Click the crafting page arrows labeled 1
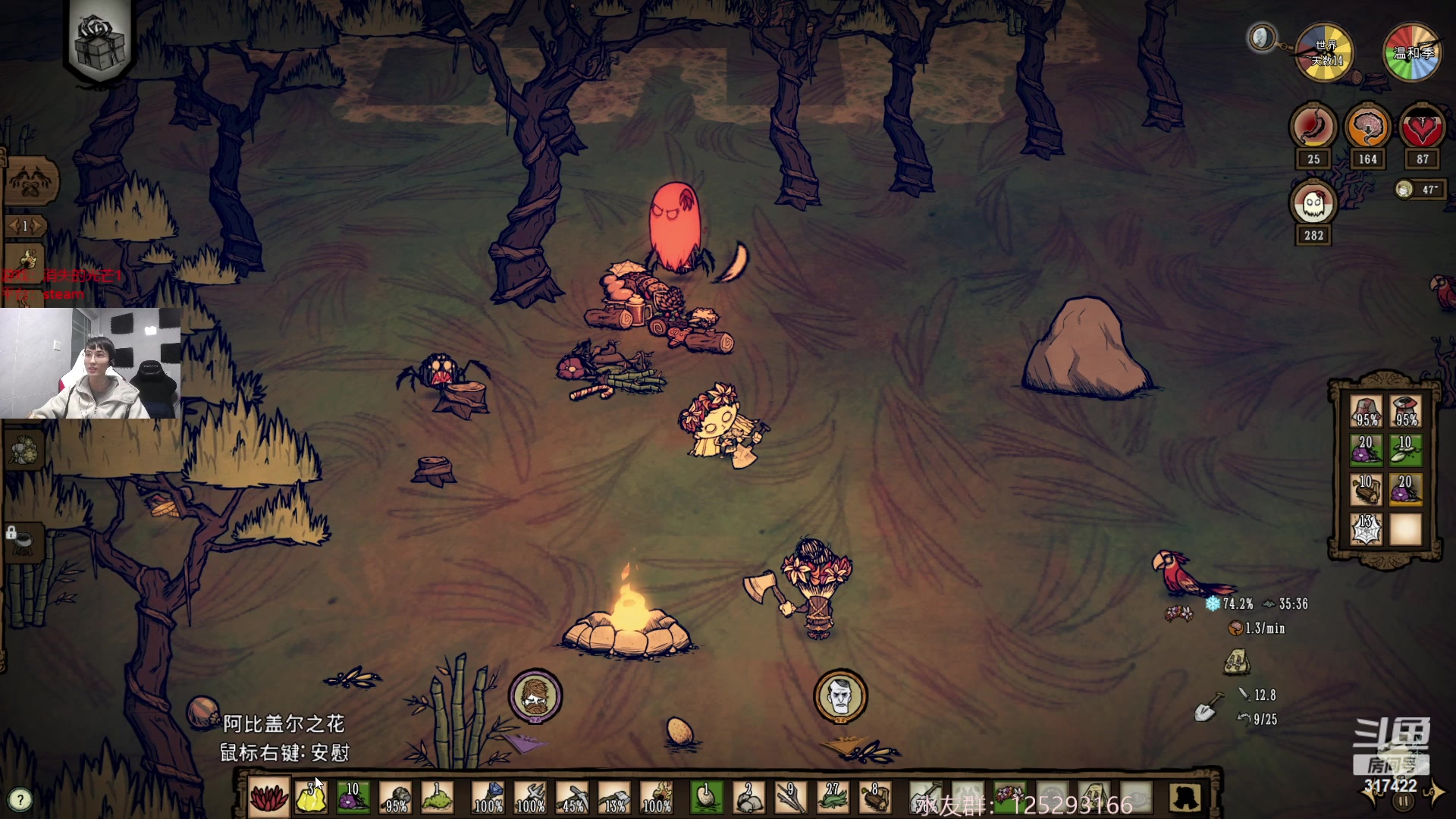 (25, 226)
